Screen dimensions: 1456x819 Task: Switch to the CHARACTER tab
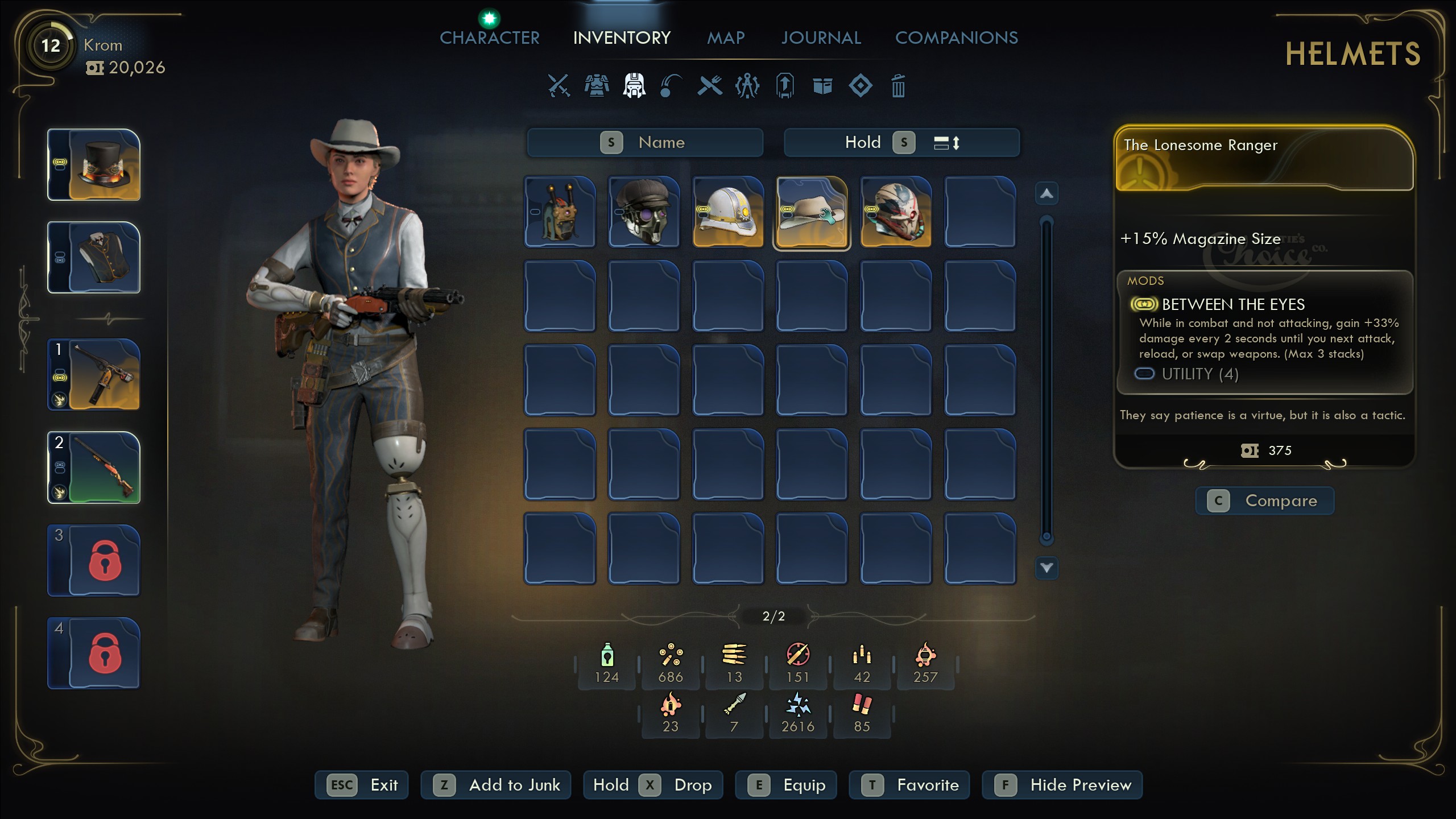click(x=489, y=38)
